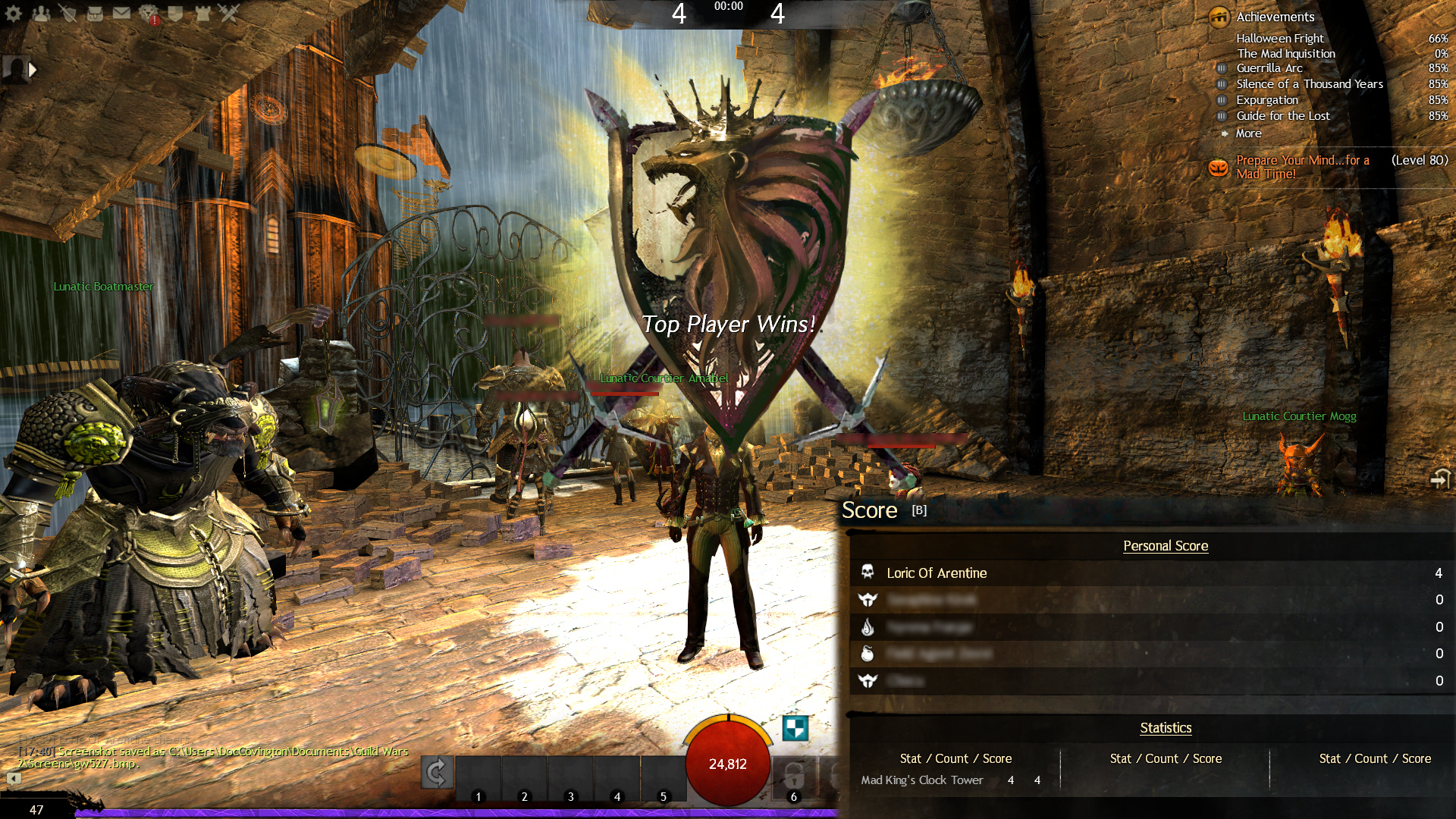Expand the party portrait arrow
Viewport: 1456px width, 819px height.
(33, 70)
